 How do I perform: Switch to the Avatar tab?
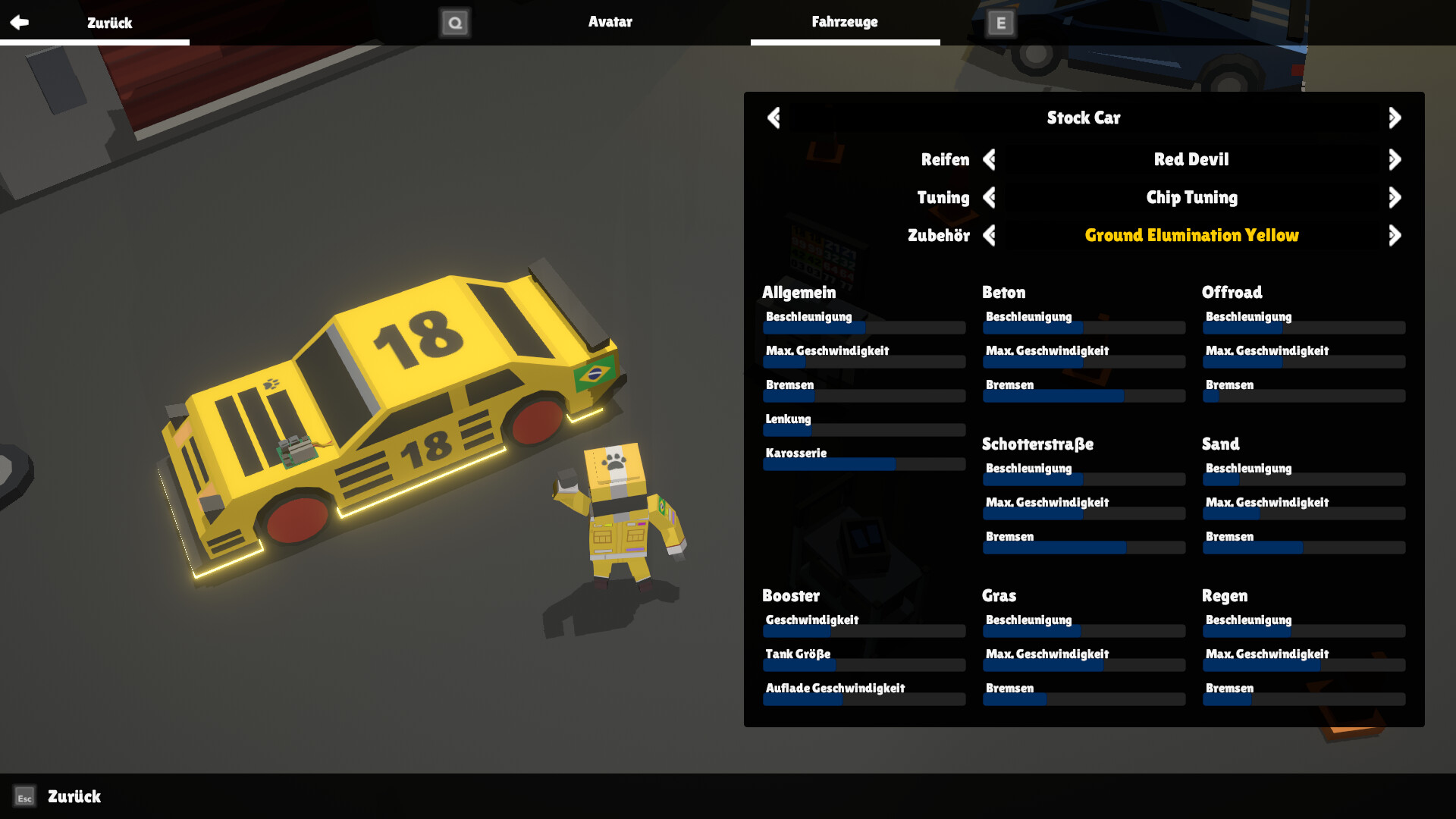click(x=610, y=22)
